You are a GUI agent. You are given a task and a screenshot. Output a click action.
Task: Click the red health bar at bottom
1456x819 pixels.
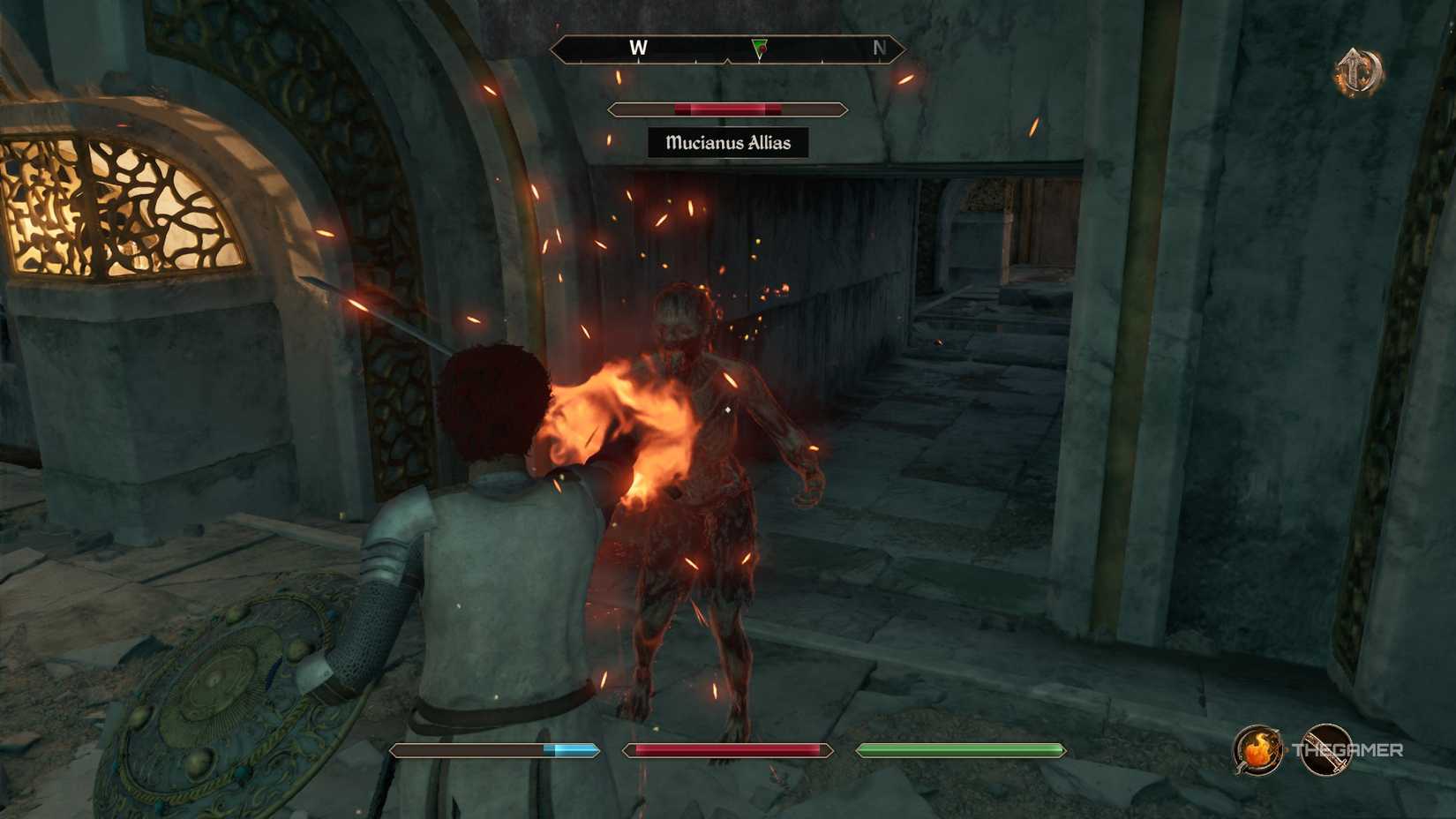pyautogui.click(x=724, y=749)
